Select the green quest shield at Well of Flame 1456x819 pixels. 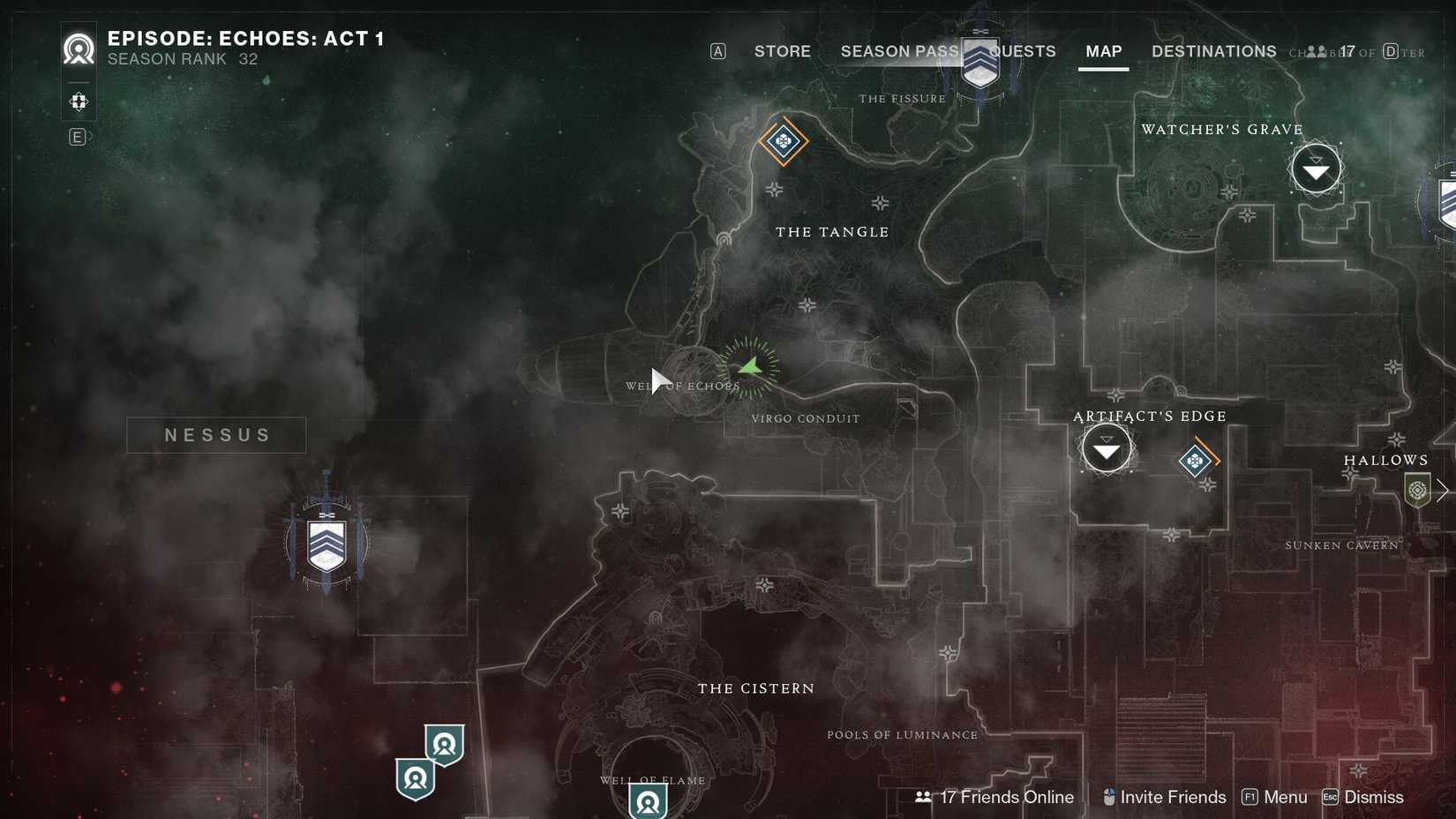coord(648,803)
